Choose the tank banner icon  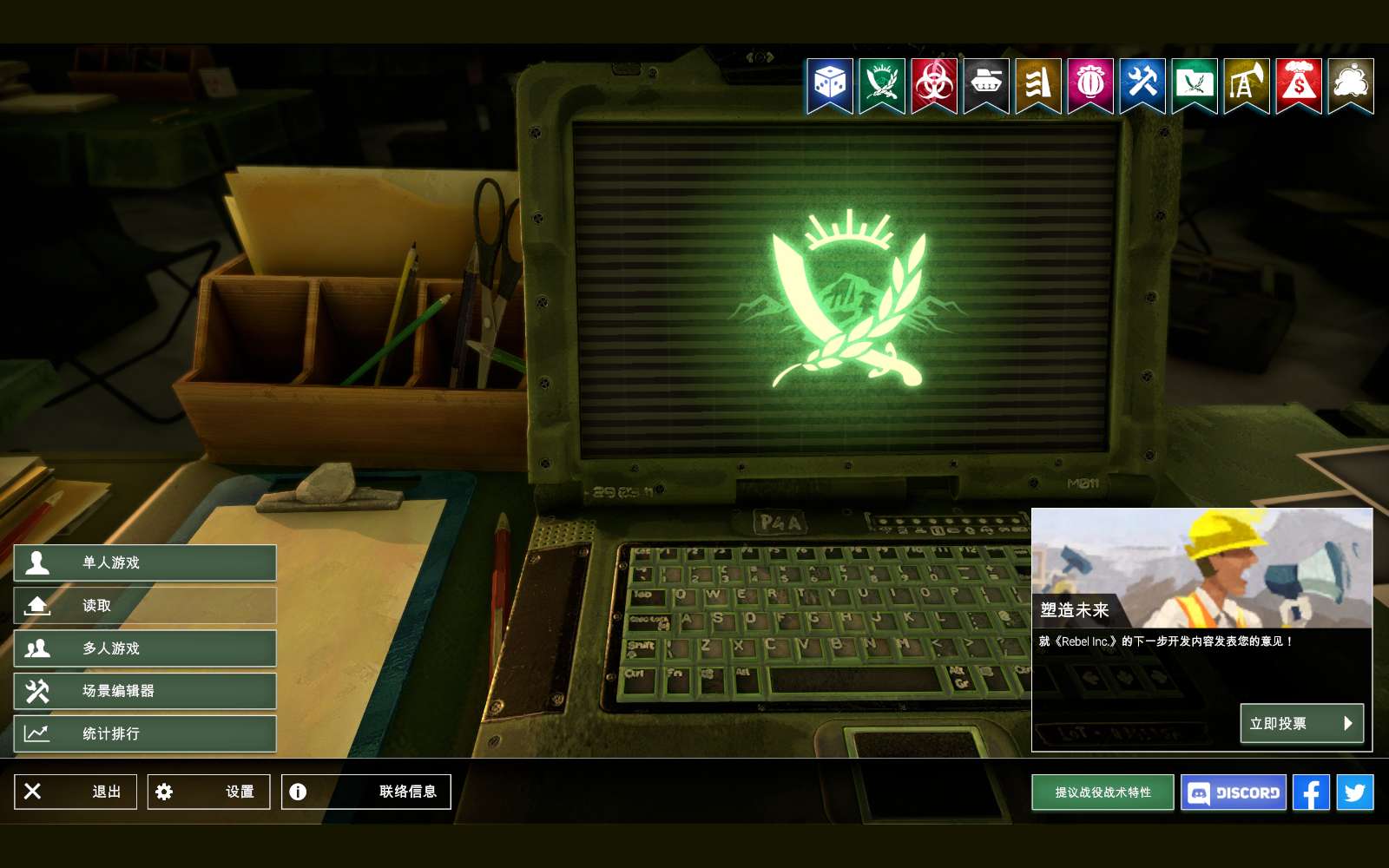tap(986, 84)
